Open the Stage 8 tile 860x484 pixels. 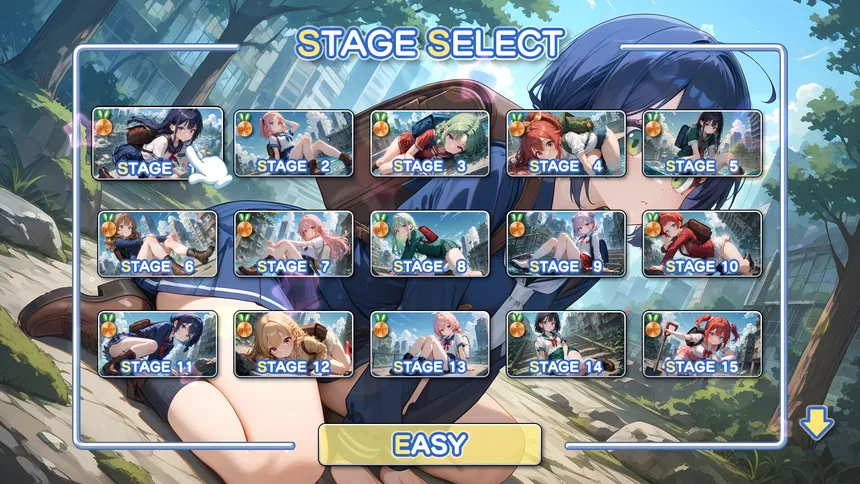pos(430,244)
